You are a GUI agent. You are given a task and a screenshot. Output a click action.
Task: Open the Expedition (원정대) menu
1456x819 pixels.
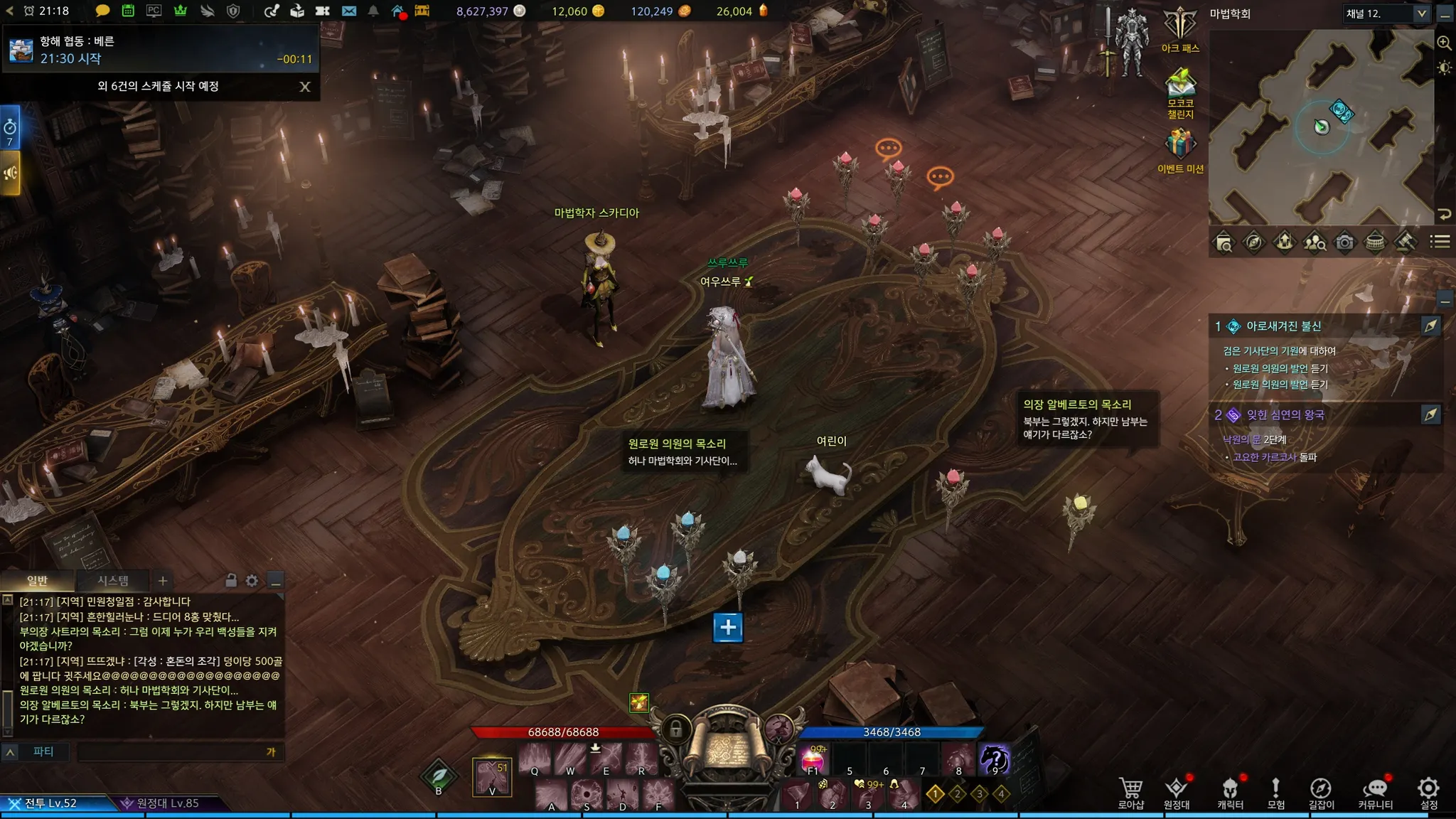(x=1177, y=792)
